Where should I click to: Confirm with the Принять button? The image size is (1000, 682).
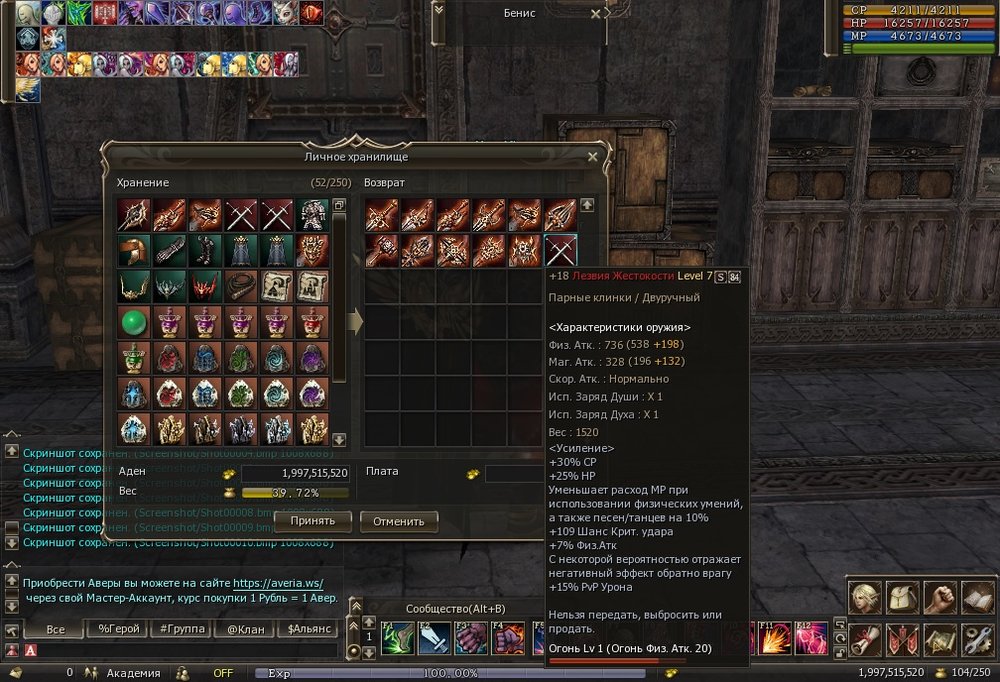312,521
